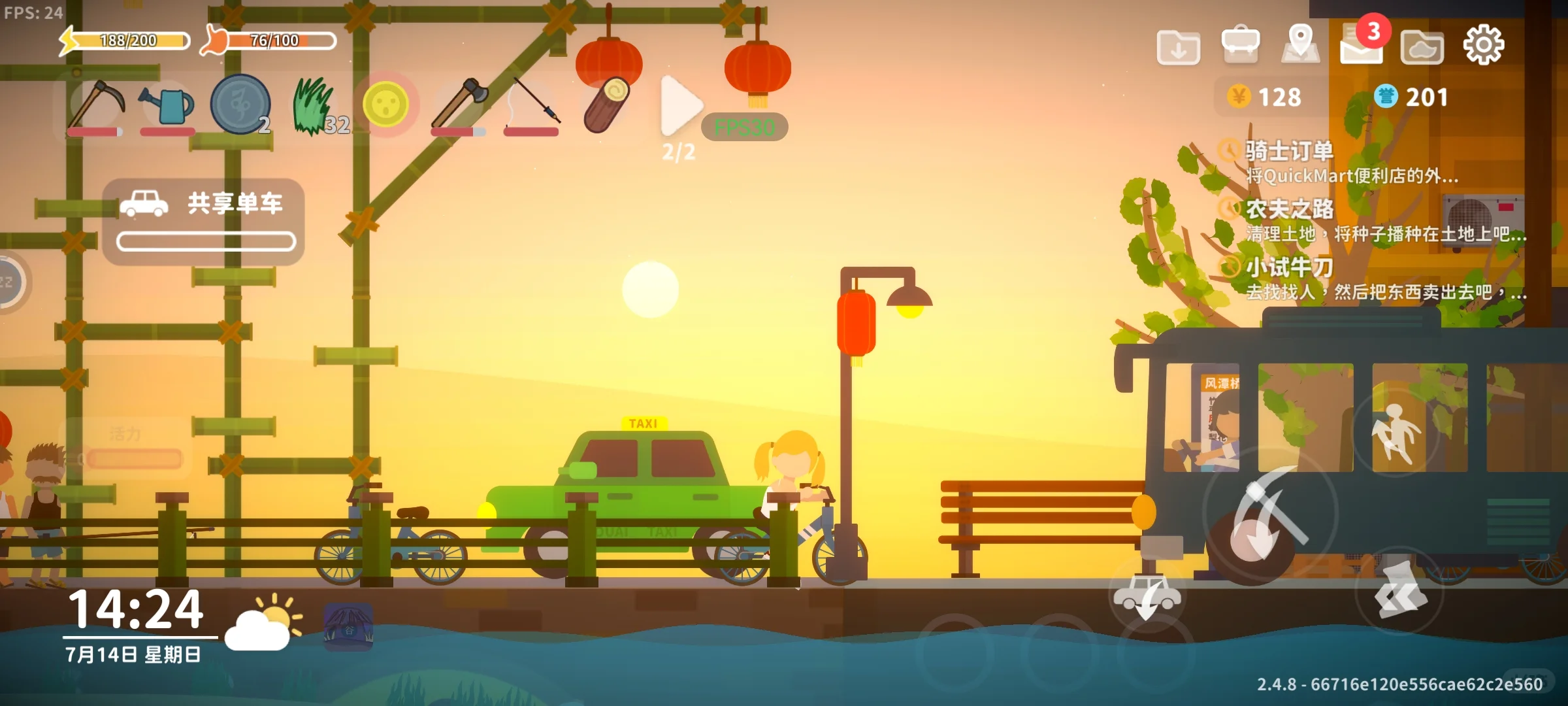This screenshot has width=1568, height=706.
Task: Choose the wooden log slot
Action: click(606, 105)
